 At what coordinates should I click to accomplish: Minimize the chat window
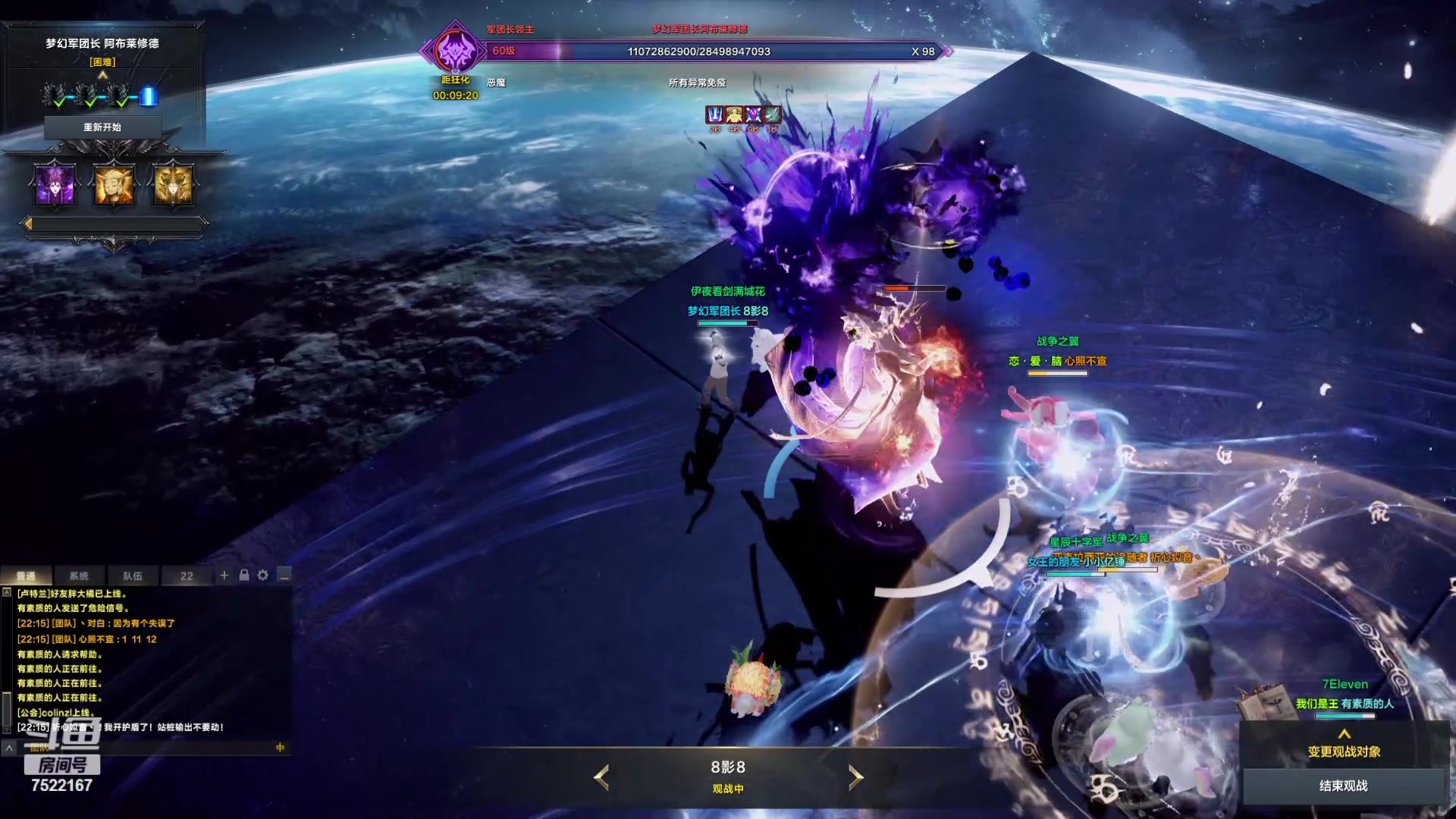(284, 576)
